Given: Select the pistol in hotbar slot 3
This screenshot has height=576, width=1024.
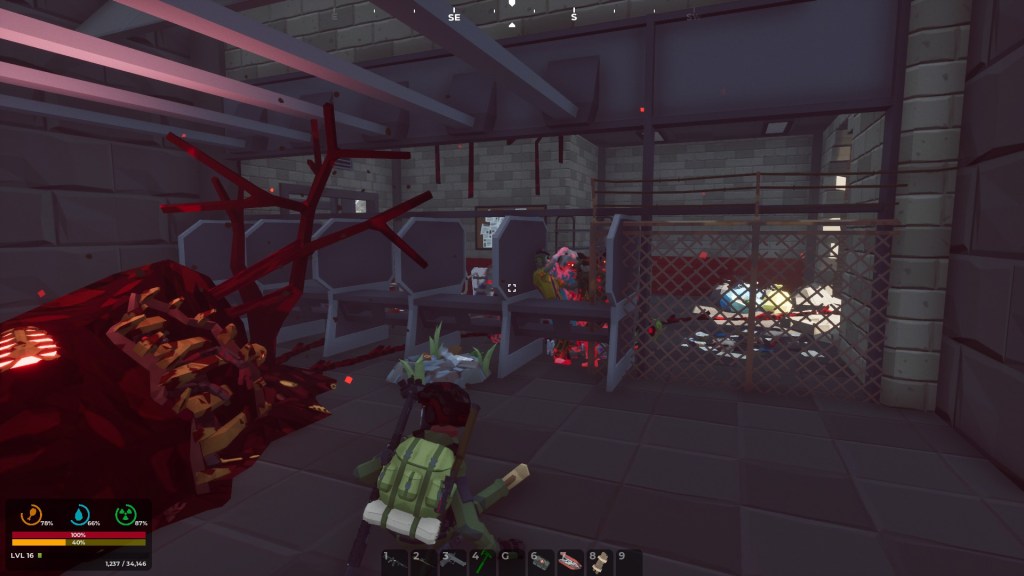Looking at the screenshot, I should point(453,562).
